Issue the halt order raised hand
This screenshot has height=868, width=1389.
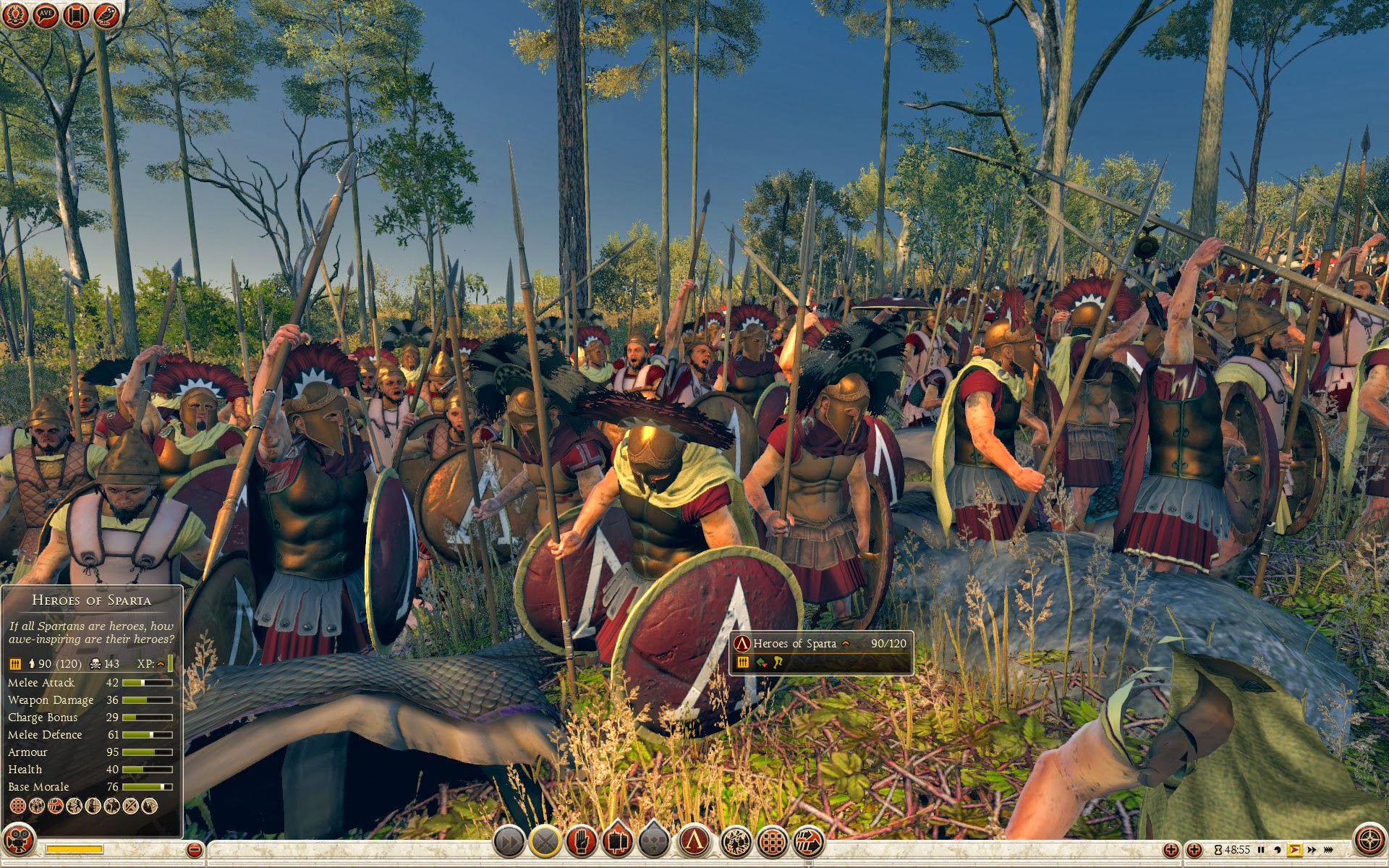click(x=582, y=842)
